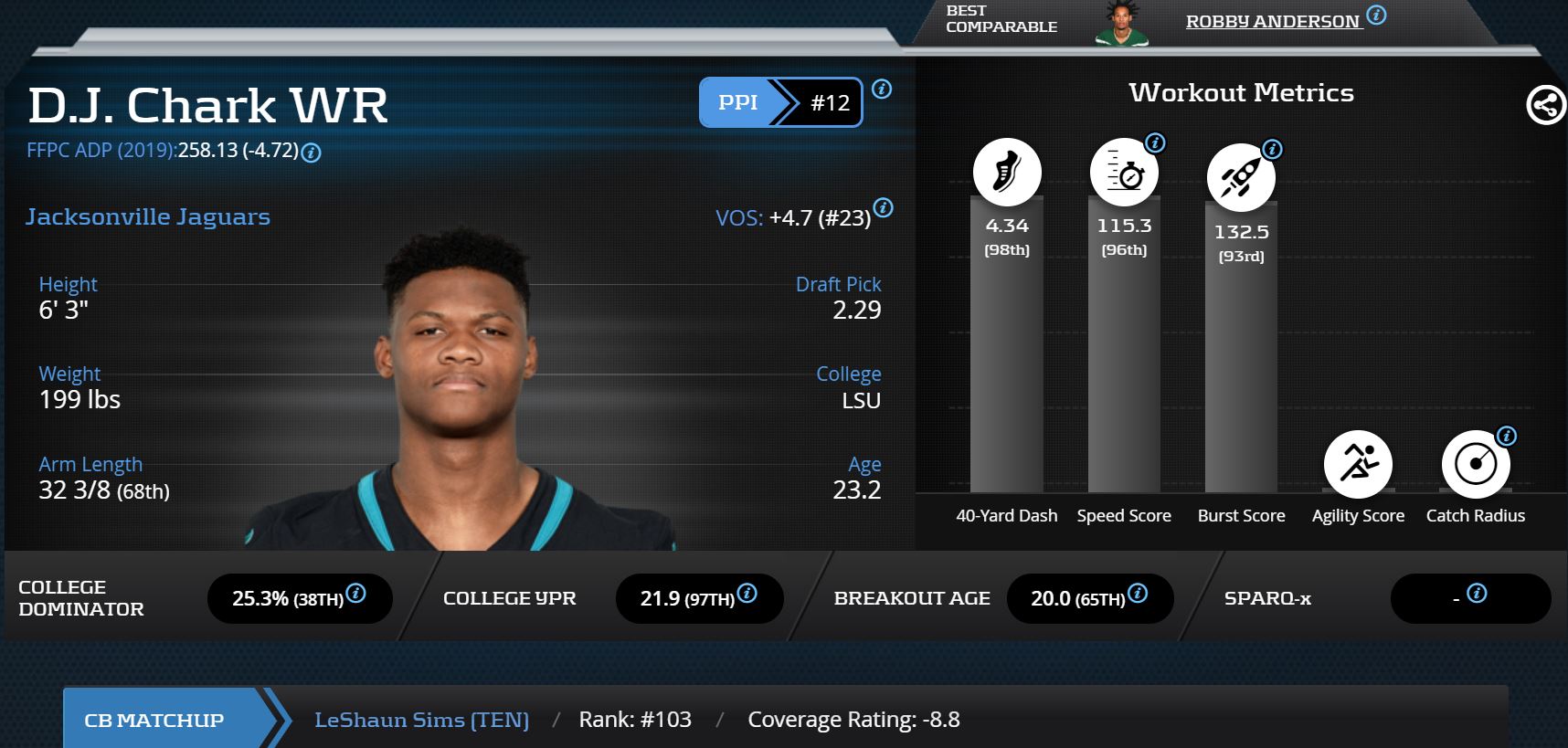The image size is (1568, 748).
Task: Select the Catch Radius target icon
Action: tap(1475, 464)
